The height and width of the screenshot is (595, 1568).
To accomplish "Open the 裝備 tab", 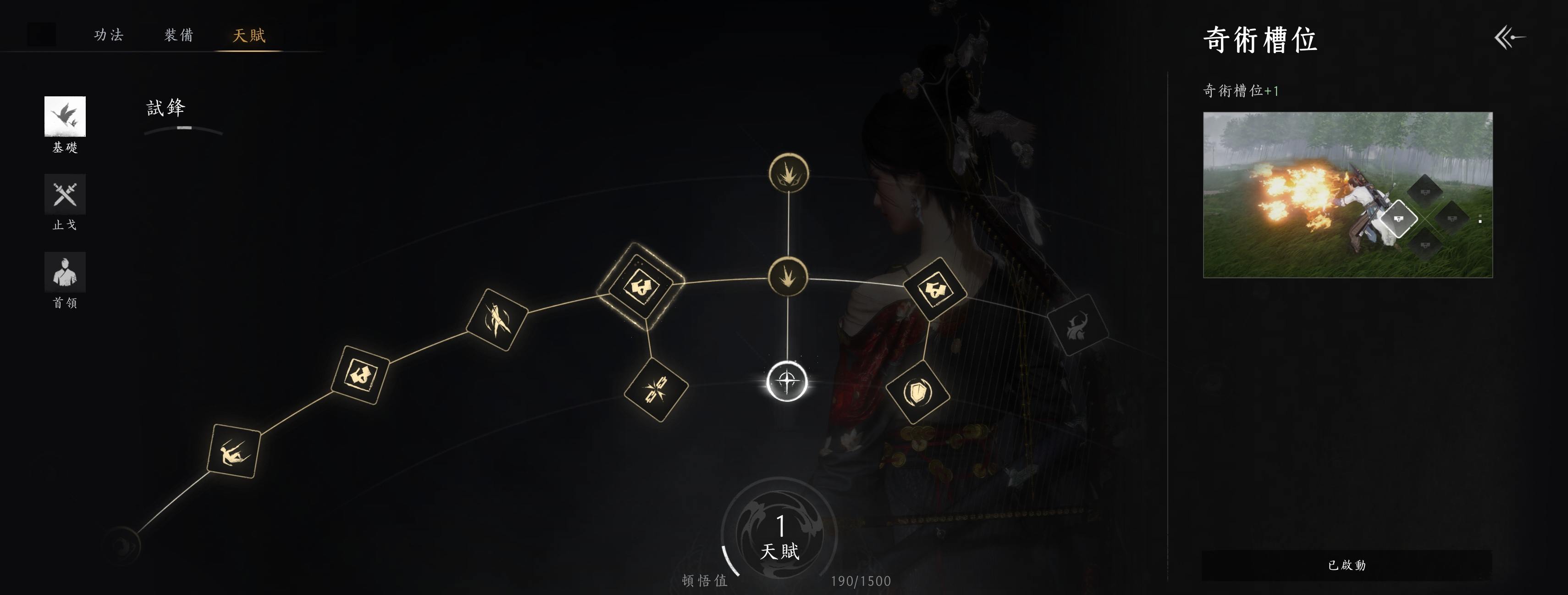I will pyautogui.click(x=179, y=35).
